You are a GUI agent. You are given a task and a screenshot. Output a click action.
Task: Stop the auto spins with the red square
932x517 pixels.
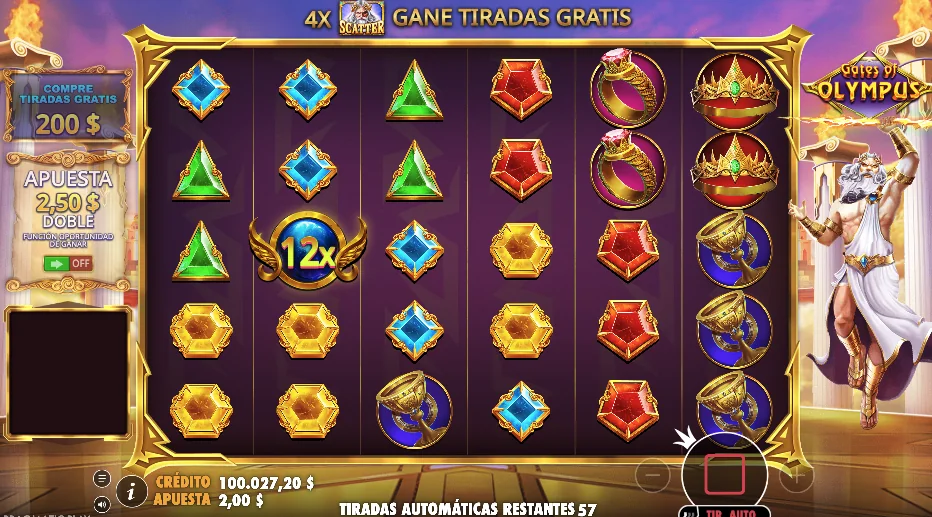[724, 473]
